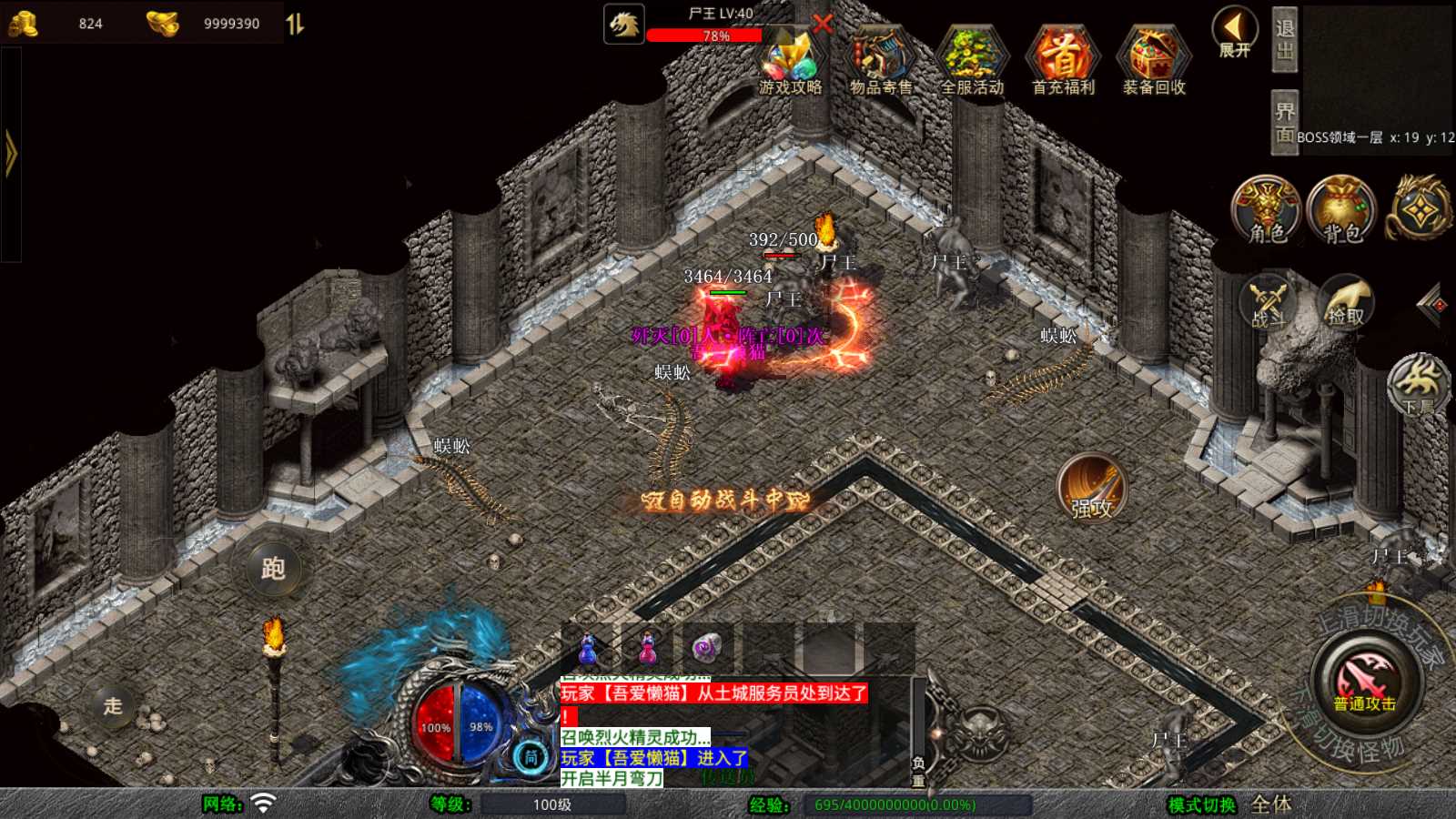Open the 背包 backpack
Image resolution: width=1456 pixels, height=819 pixels.
1342,210
